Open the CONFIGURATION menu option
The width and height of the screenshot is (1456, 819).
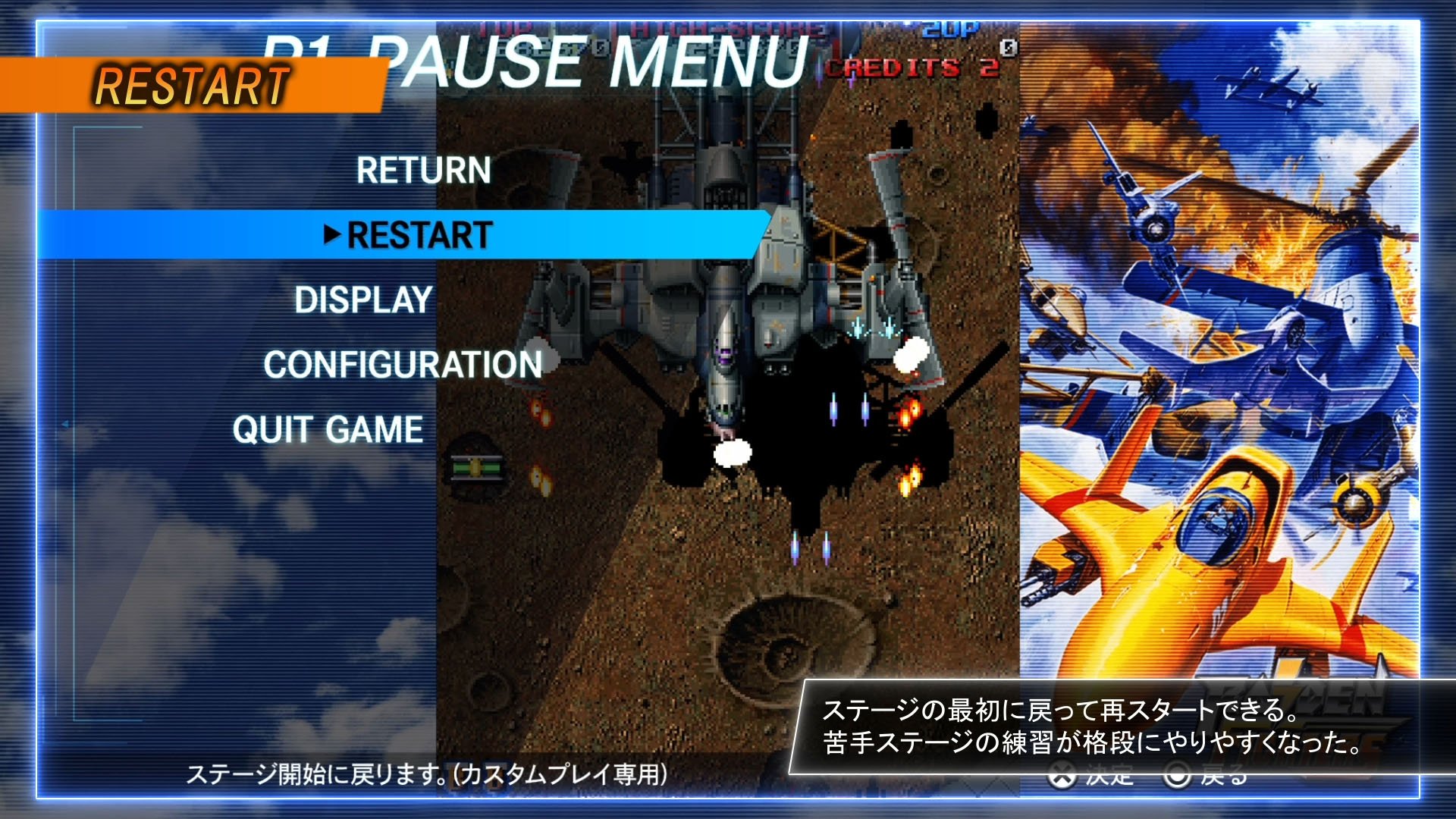click(401, 366)
